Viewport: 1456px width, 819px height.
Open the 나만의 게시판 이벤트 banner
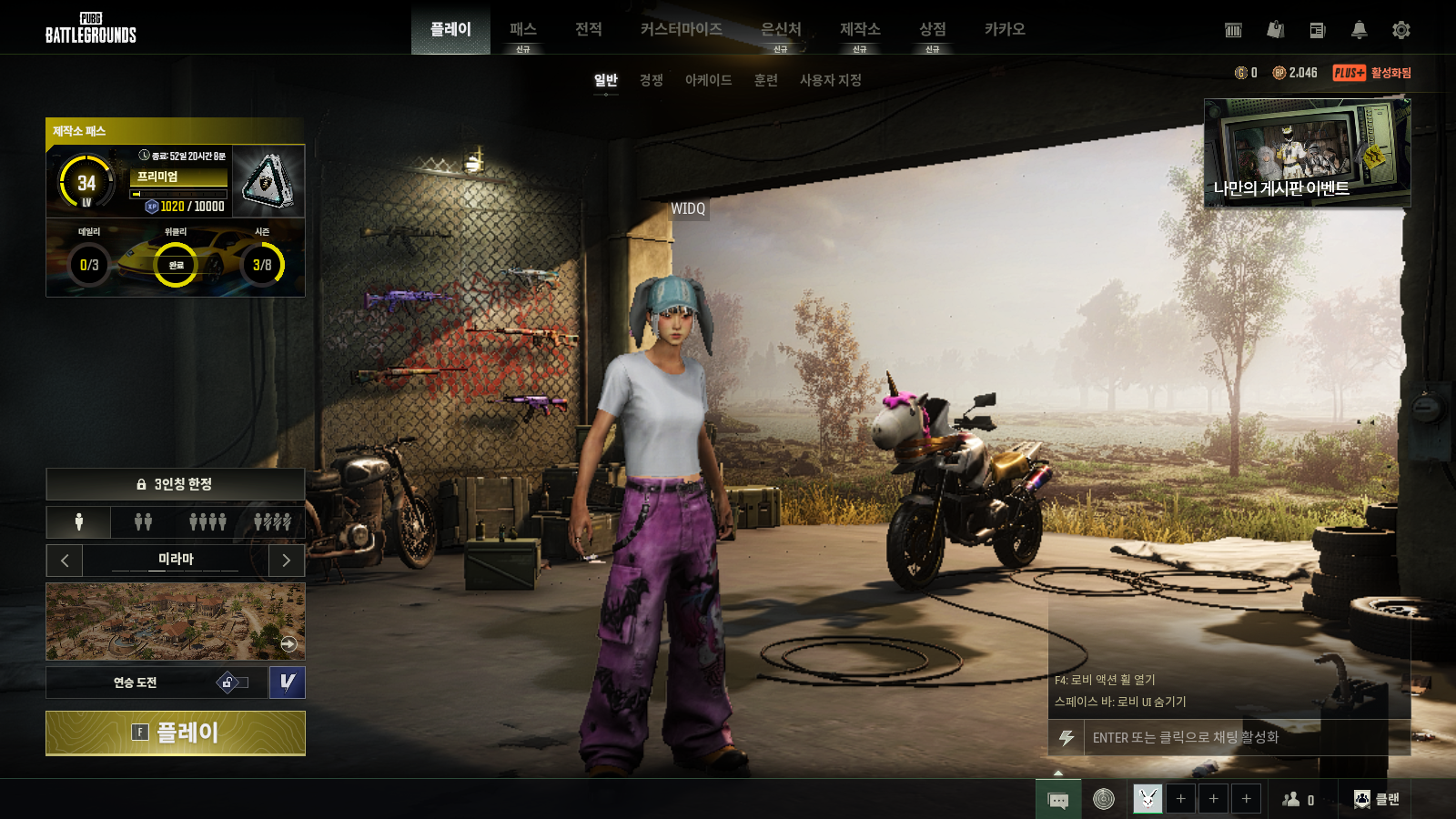point(1307,153)
